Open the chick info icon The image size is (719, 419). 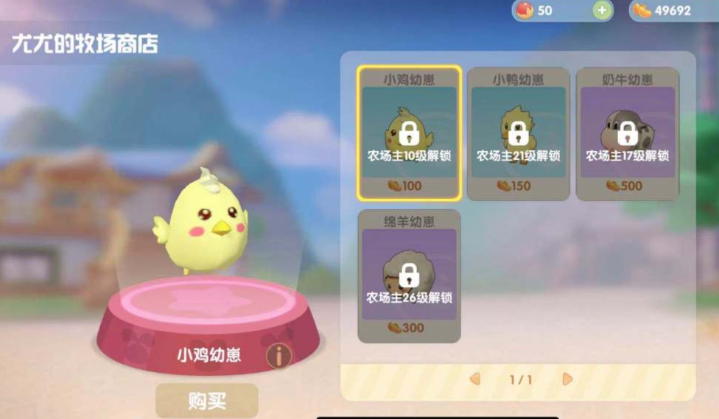tap(278, 354)
